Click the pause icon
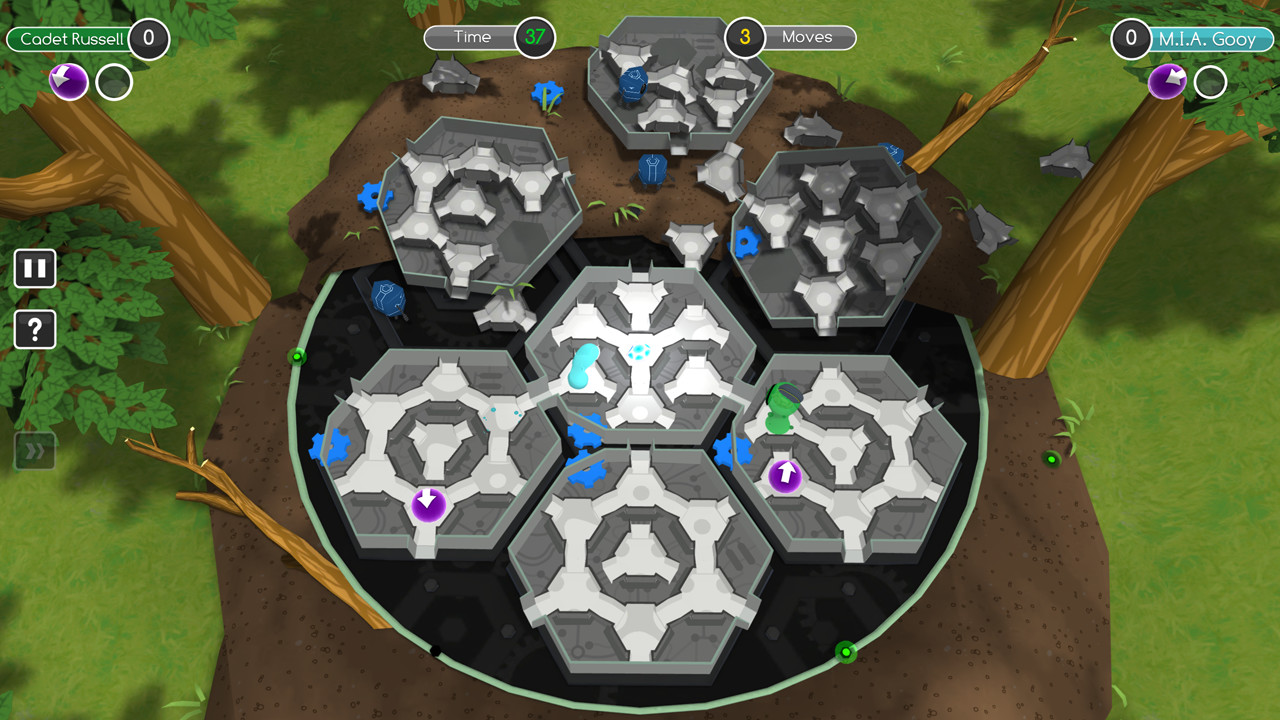This screenshot has height=720, width=1280. pyautogui.click(x=35, y=268)
